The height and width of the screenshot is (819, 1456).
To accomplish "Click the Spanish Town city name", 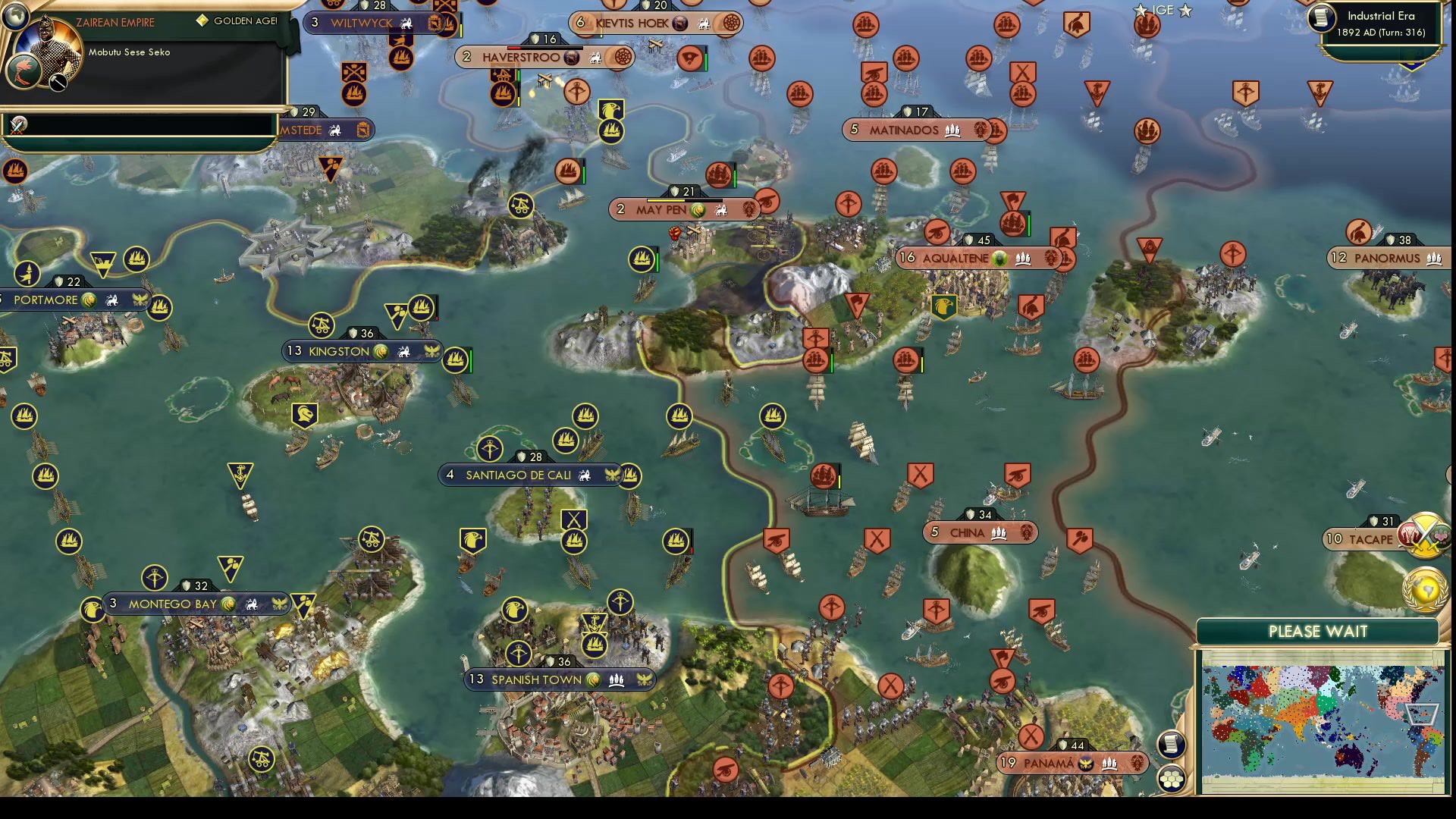I will [x=538, y=680].
